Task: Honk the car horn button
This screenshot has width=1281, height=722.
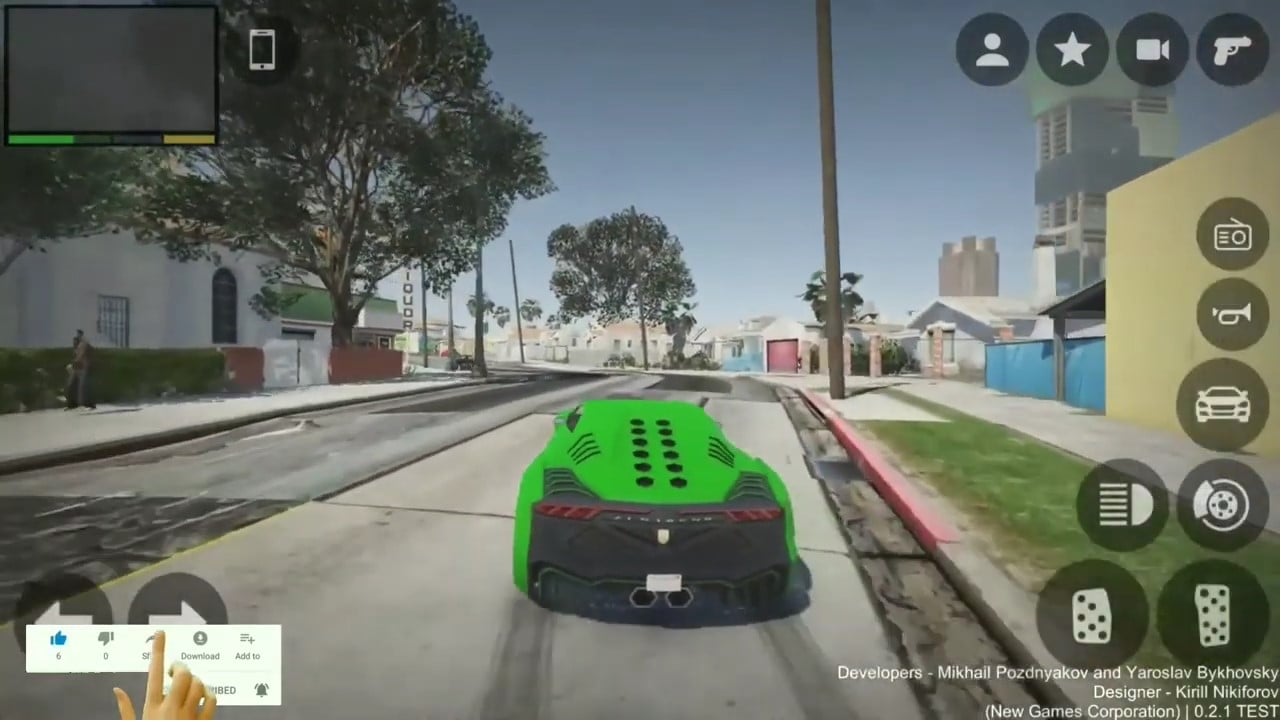Action: pyautogui.click(x=1232, y=314)
